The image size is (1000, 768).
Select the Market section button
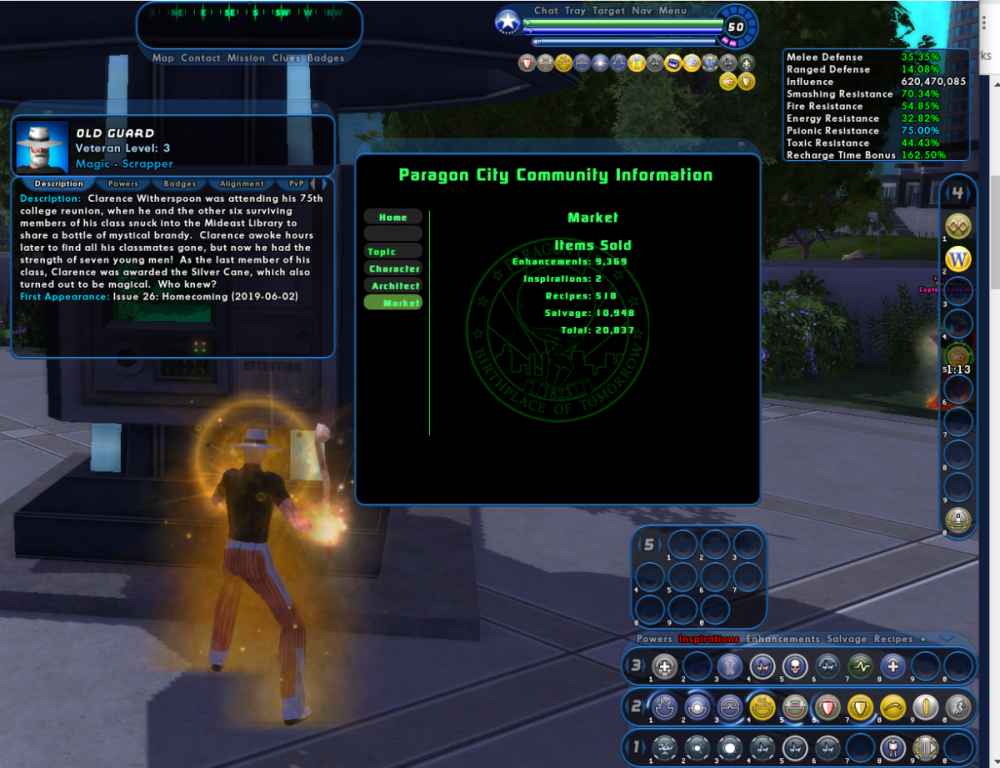point(393,303)
